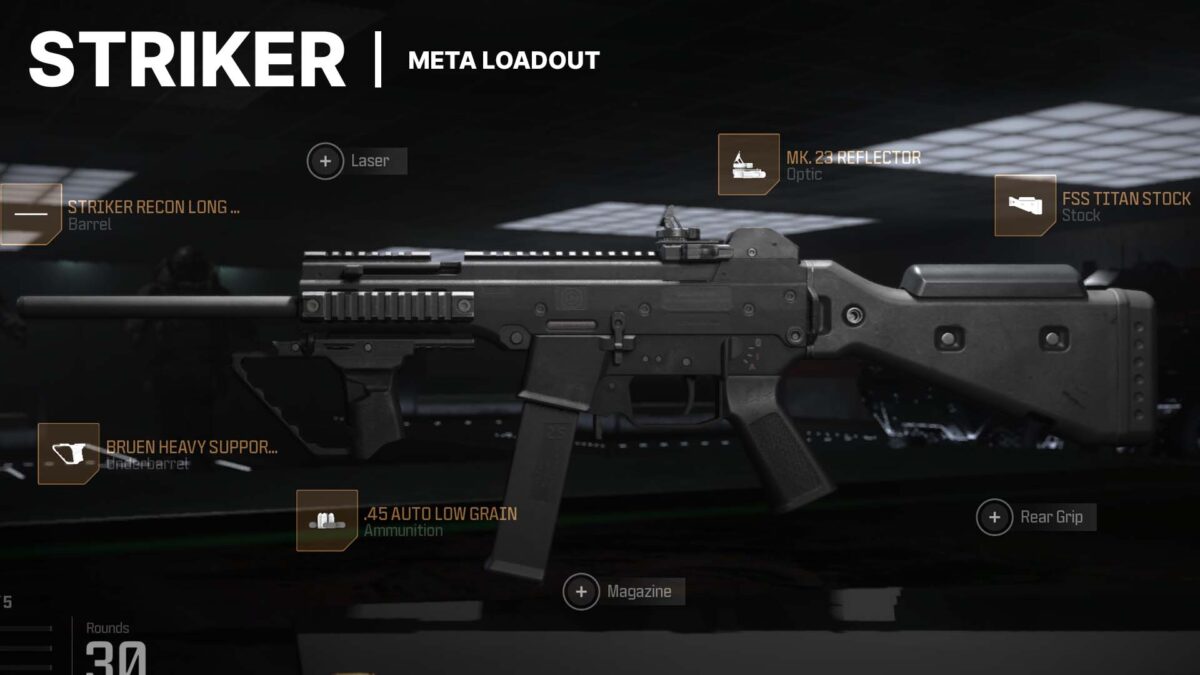The height and width of the screenshot is (675, 1200).
Task: Add a Rear Grip attachment
Action: tap(994, 517)
